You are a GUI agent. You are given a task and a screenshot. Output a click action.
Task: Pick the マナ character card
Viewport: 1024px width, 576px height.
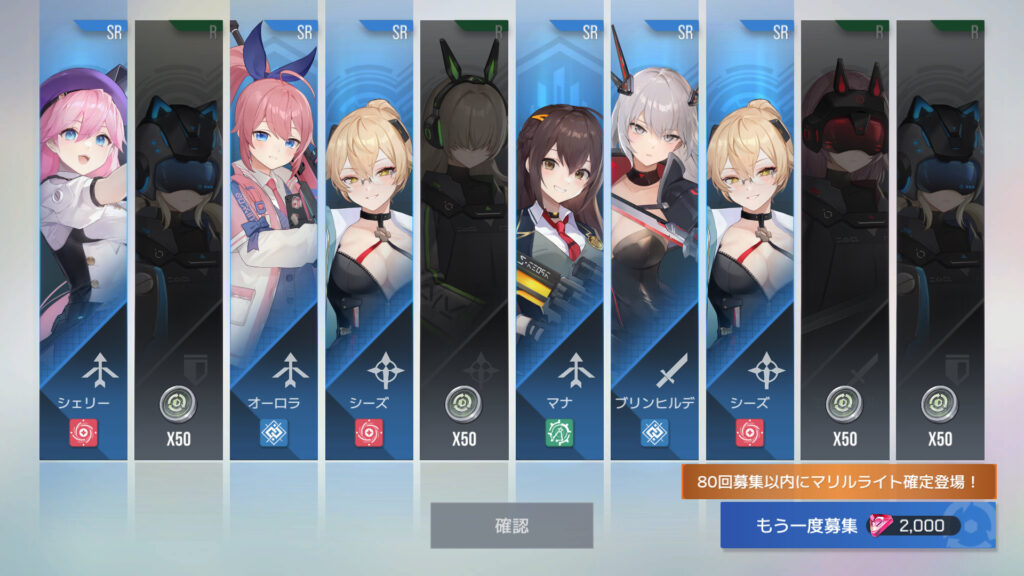559,240
